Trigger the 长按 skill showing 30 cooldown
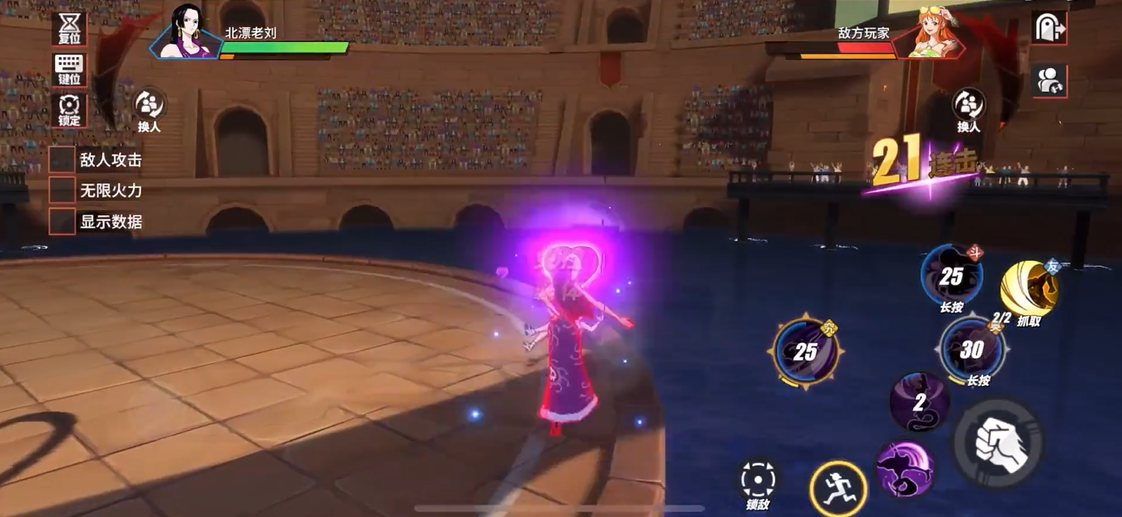The width and height of the screenshot is (1122, 517). pos(970,350)
